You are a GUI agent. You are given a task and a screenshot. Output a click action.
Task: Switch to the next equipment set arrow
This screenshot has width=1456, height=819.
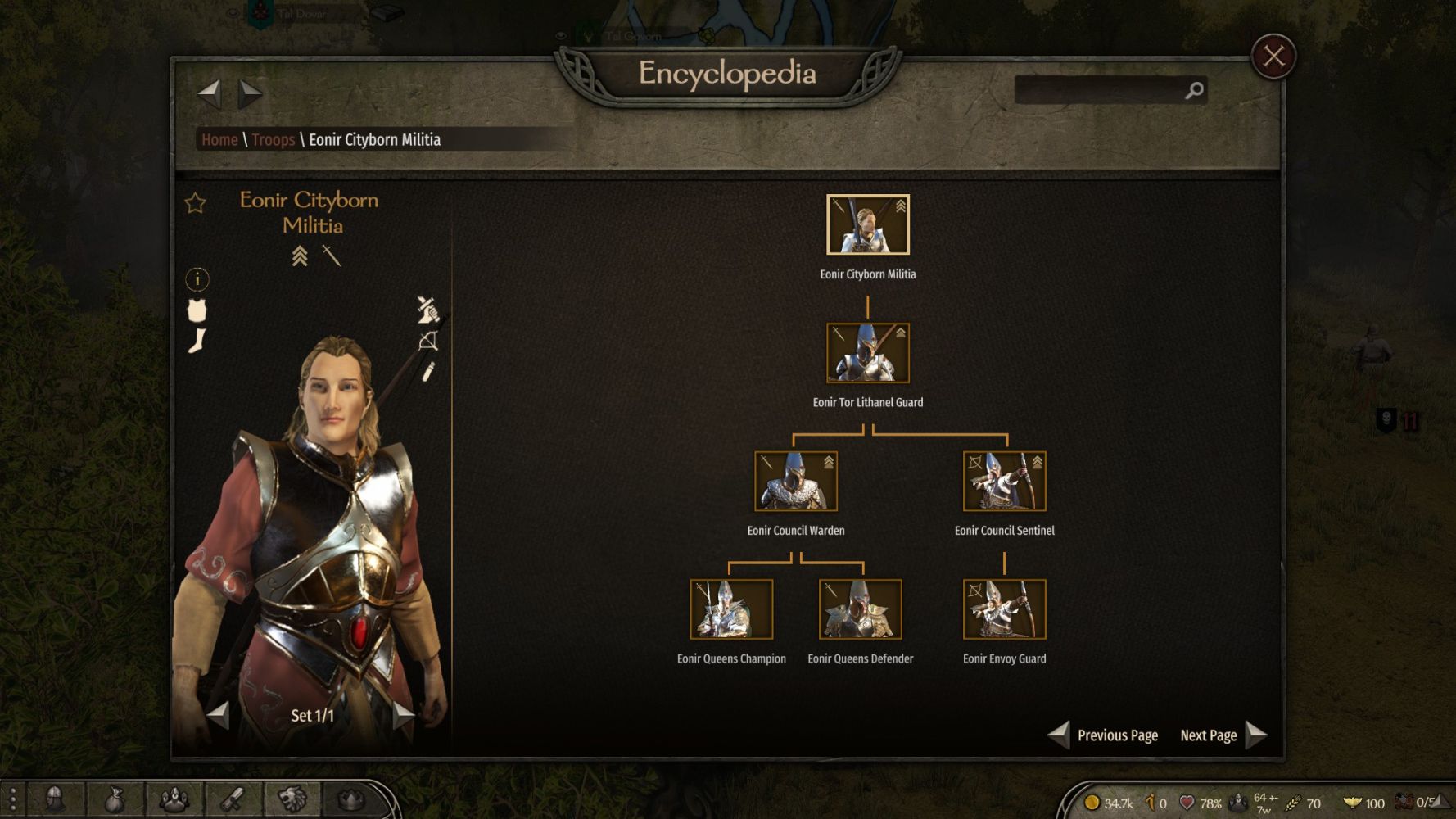(x=403, y=715)
